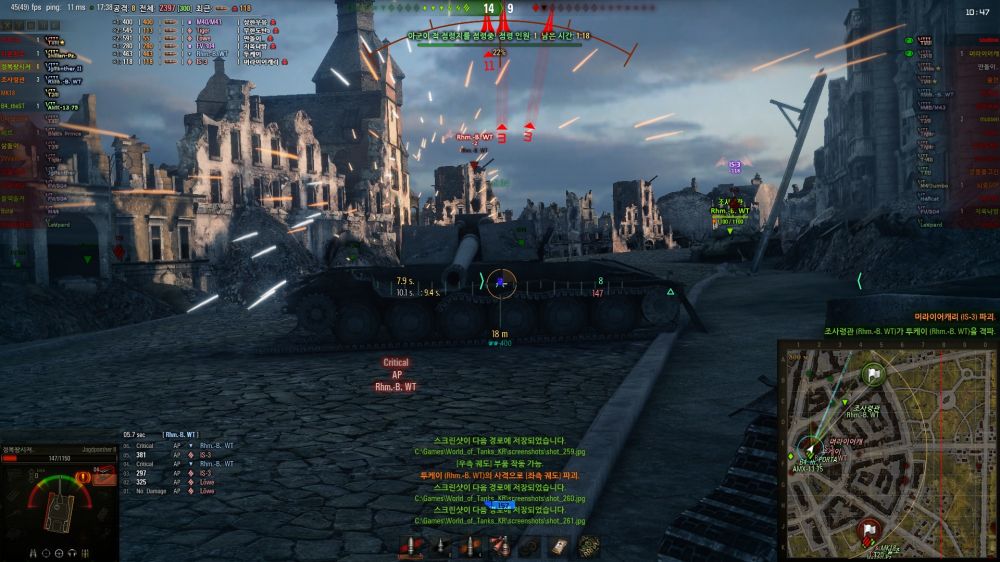1000x562 pixels.
Task: Switch to the orange-tinted shell slot
Action: tap(469, 547)
